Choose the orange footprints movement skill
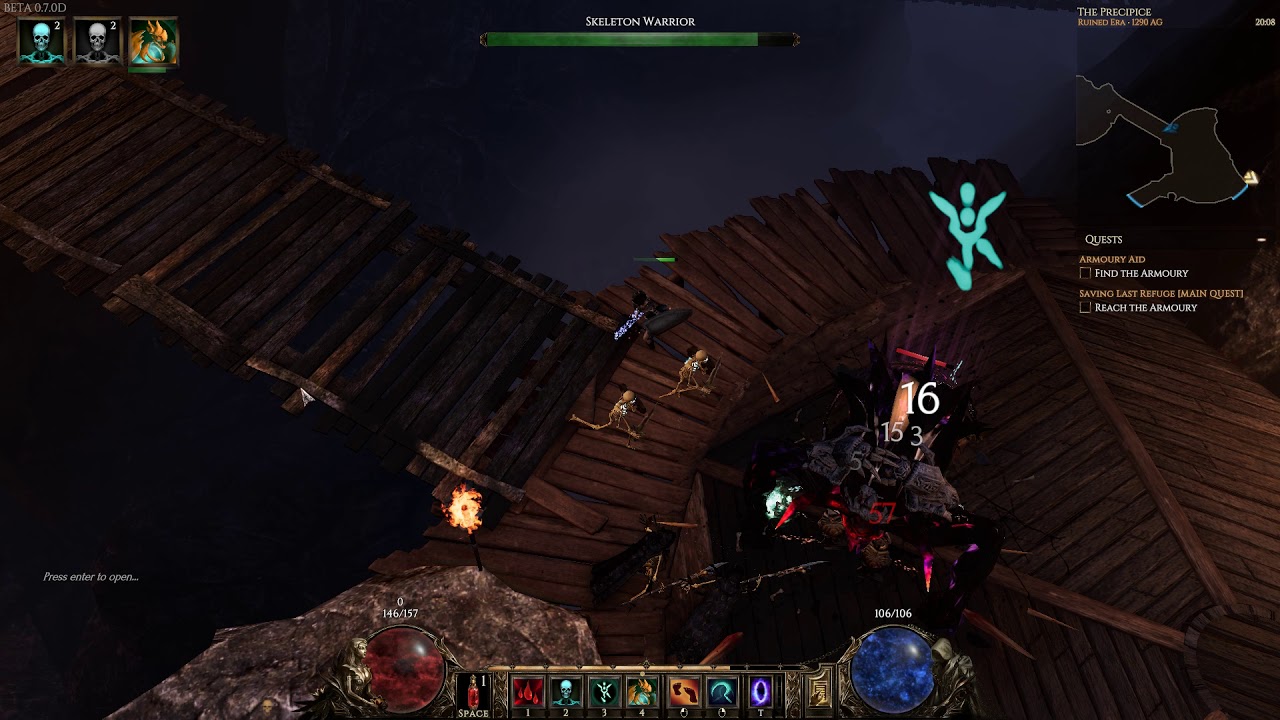1280x720 pixels. tap(685, 692)
